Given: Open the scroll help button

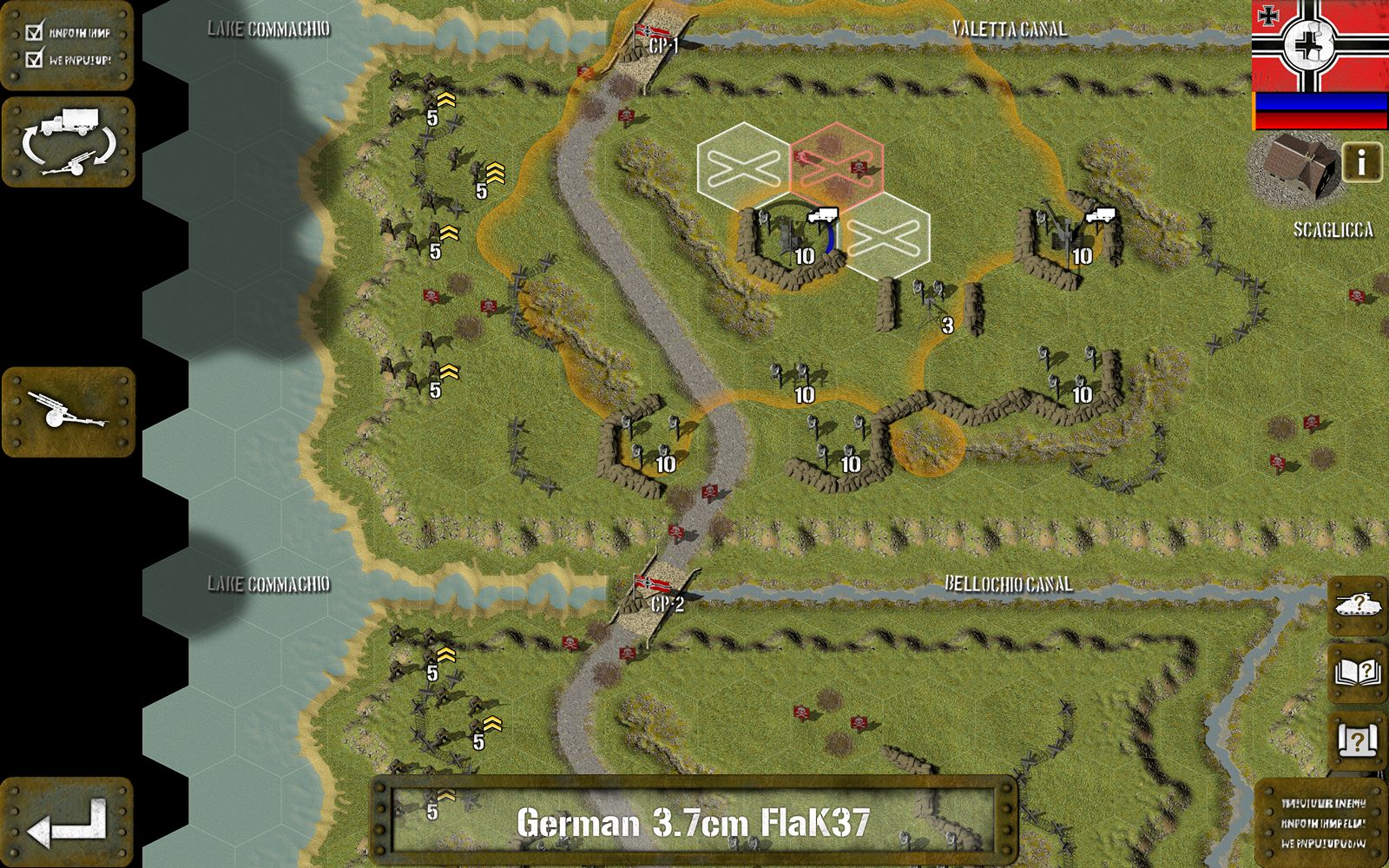Looking at the screenshot, I should click(1357, 740).
